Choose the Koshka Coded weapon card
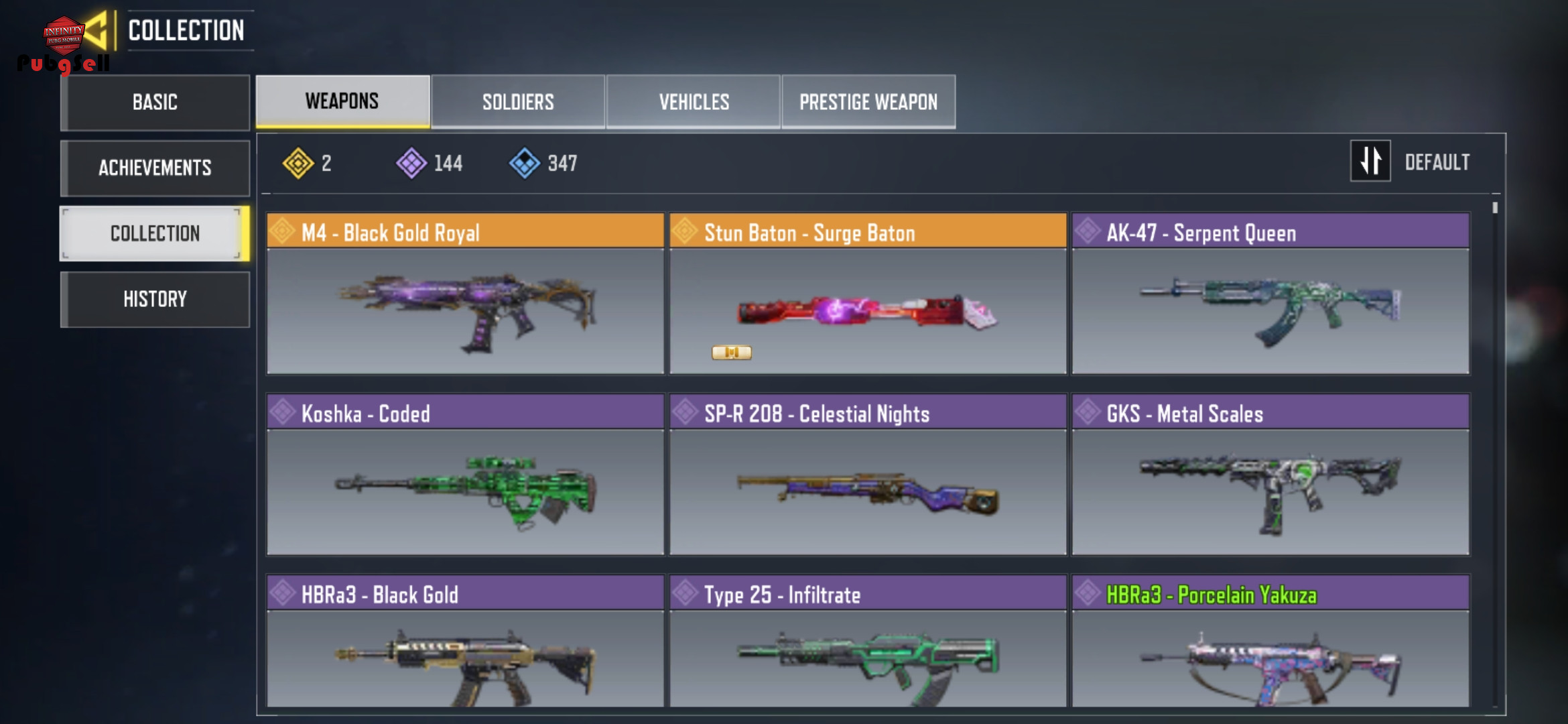The height and width of the screenshot is (724, 1568). click(x=465, y=475)
